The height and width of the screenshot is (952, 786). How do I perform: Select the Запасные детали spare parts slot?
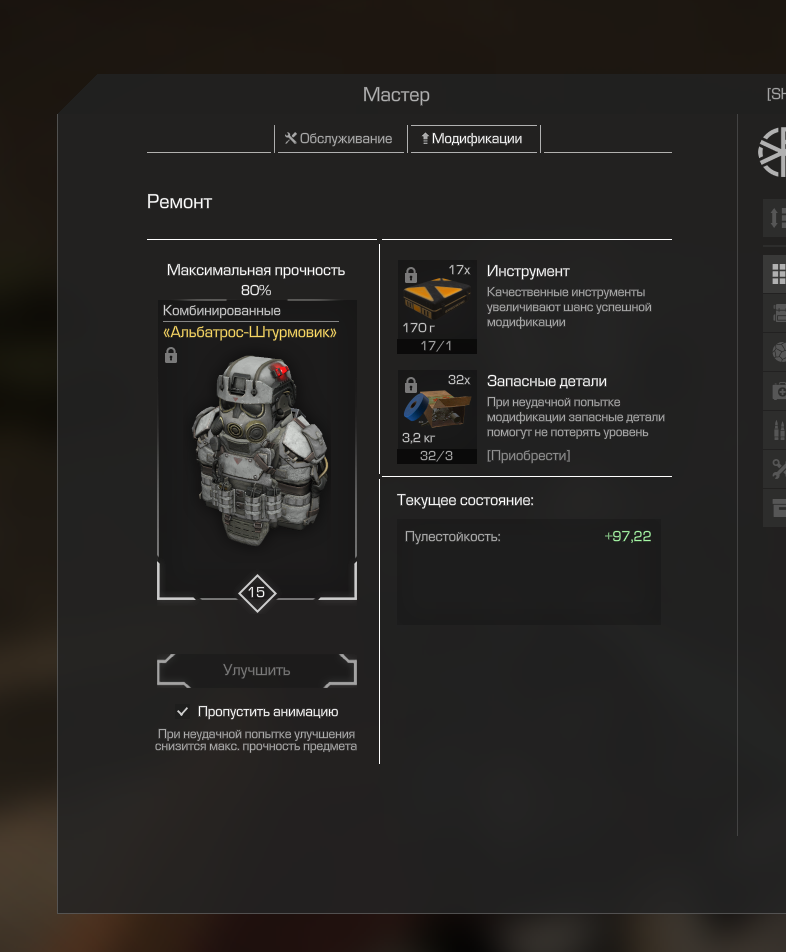tap(437, 417)
